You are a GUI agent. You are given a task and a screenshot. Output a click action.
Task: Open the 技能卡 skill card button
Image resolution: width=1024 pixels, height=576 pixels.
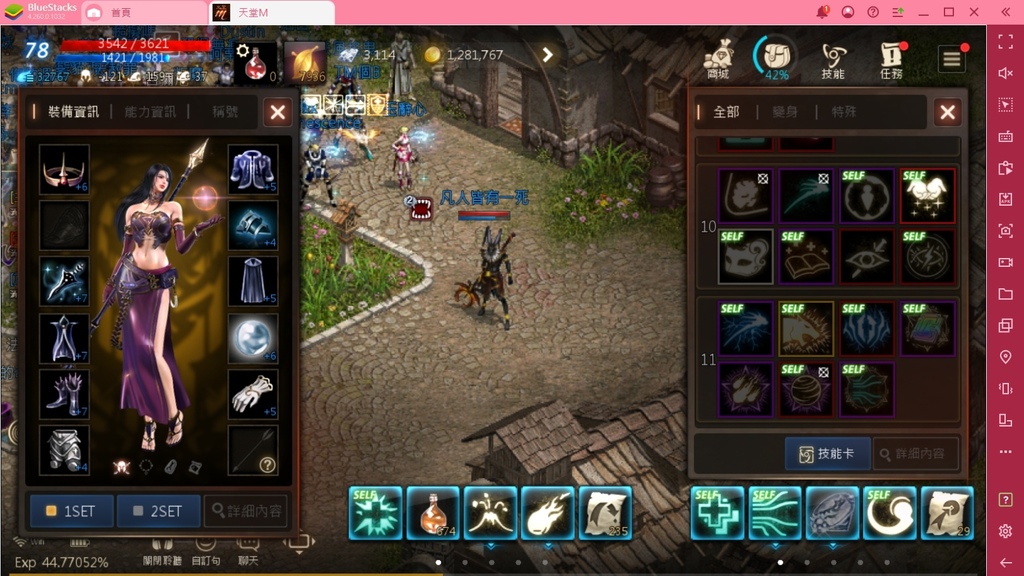pos(827,454)
